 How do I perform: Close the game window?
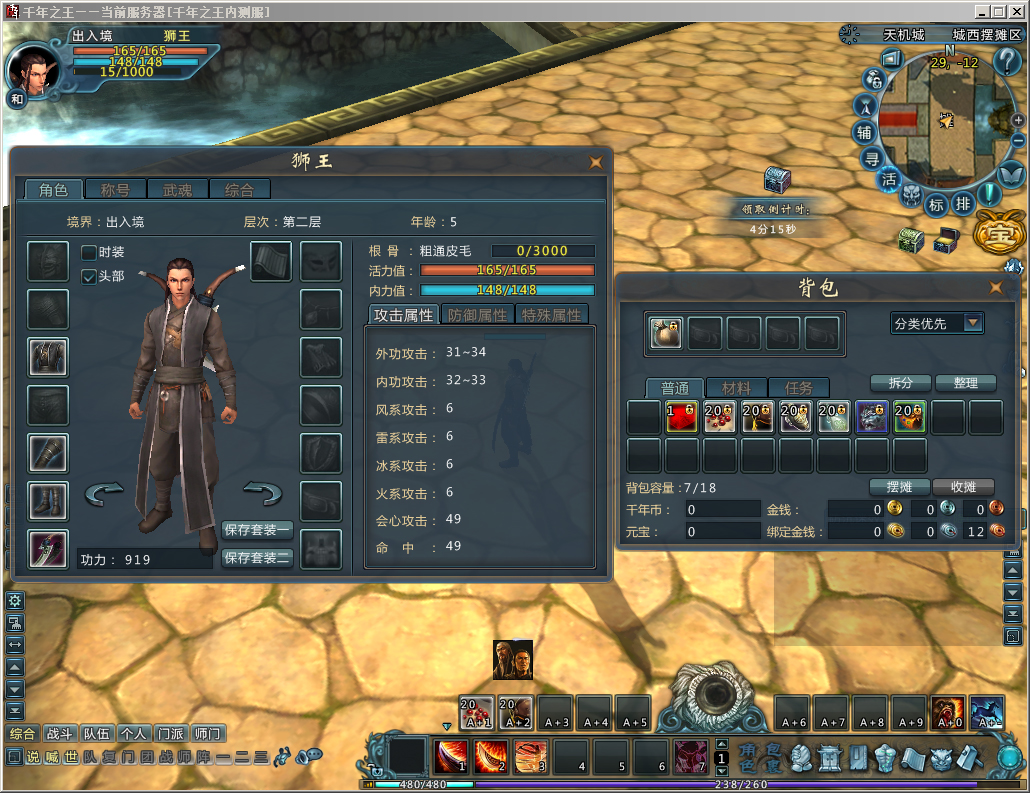coord(1017,11)
